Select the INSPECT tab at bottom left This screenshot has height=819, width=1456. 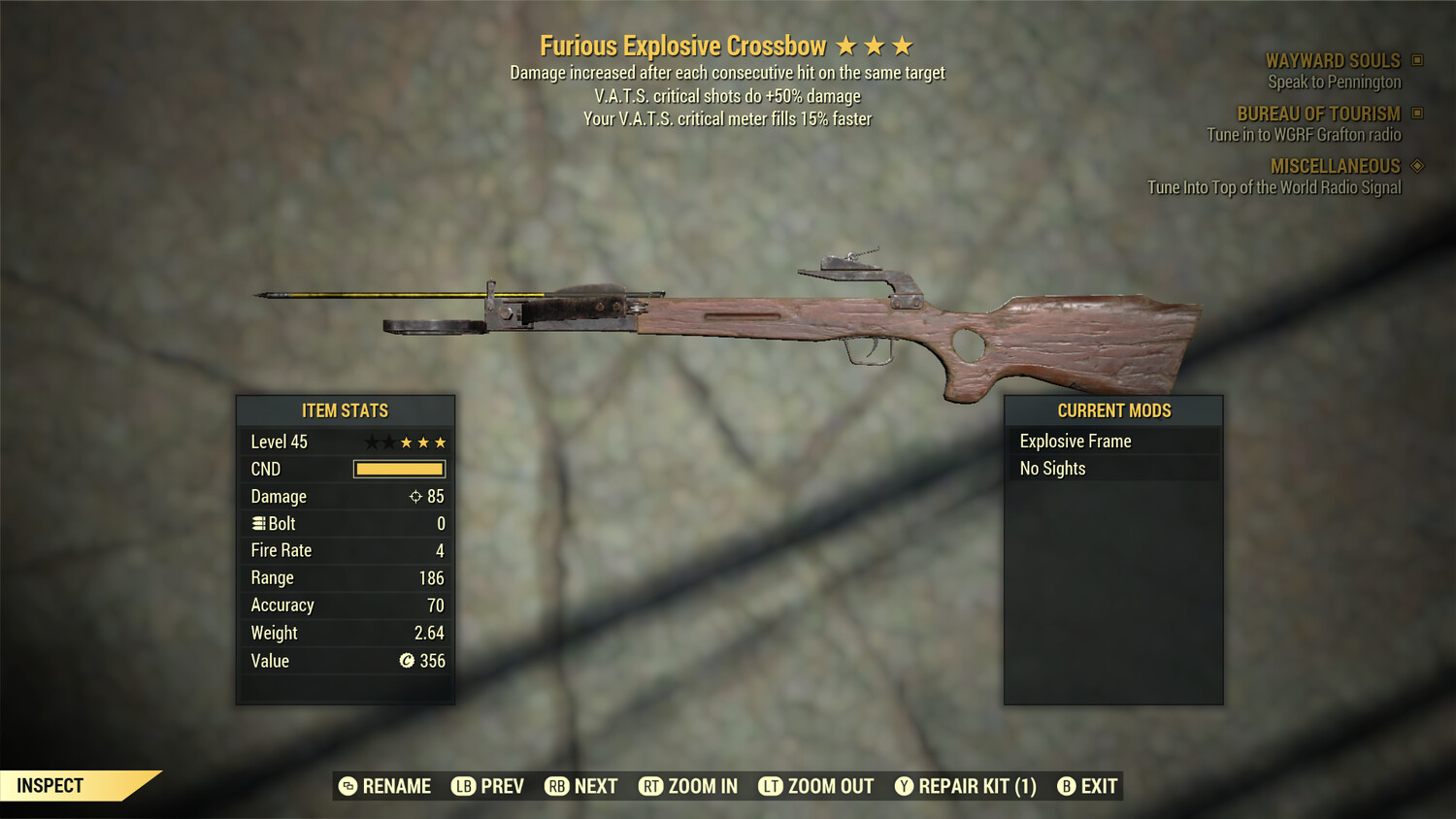point(50,785)
